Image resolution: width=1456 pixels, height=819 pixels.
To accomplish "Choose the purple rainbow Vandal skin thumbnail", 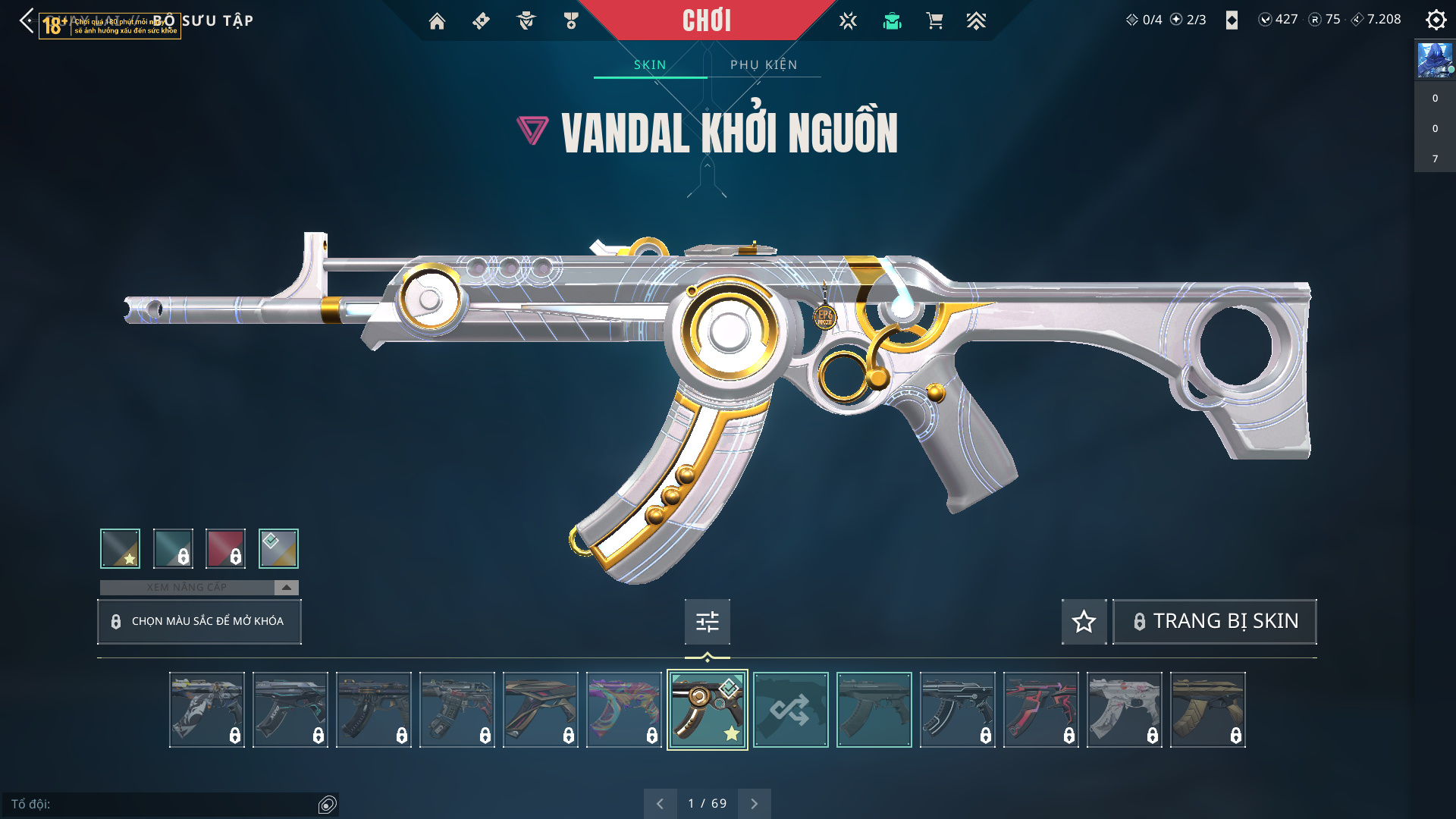I will (623, 710).
